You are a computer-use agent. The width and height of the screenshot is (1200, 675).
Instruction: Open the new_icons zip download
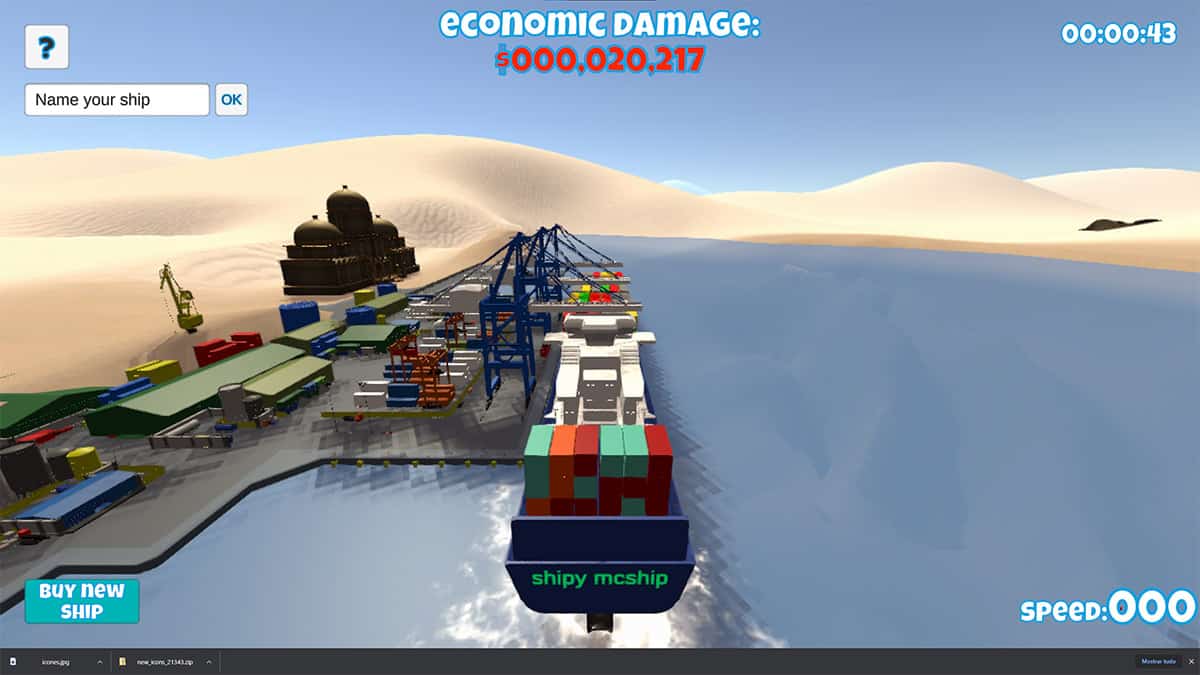(165, 662)
